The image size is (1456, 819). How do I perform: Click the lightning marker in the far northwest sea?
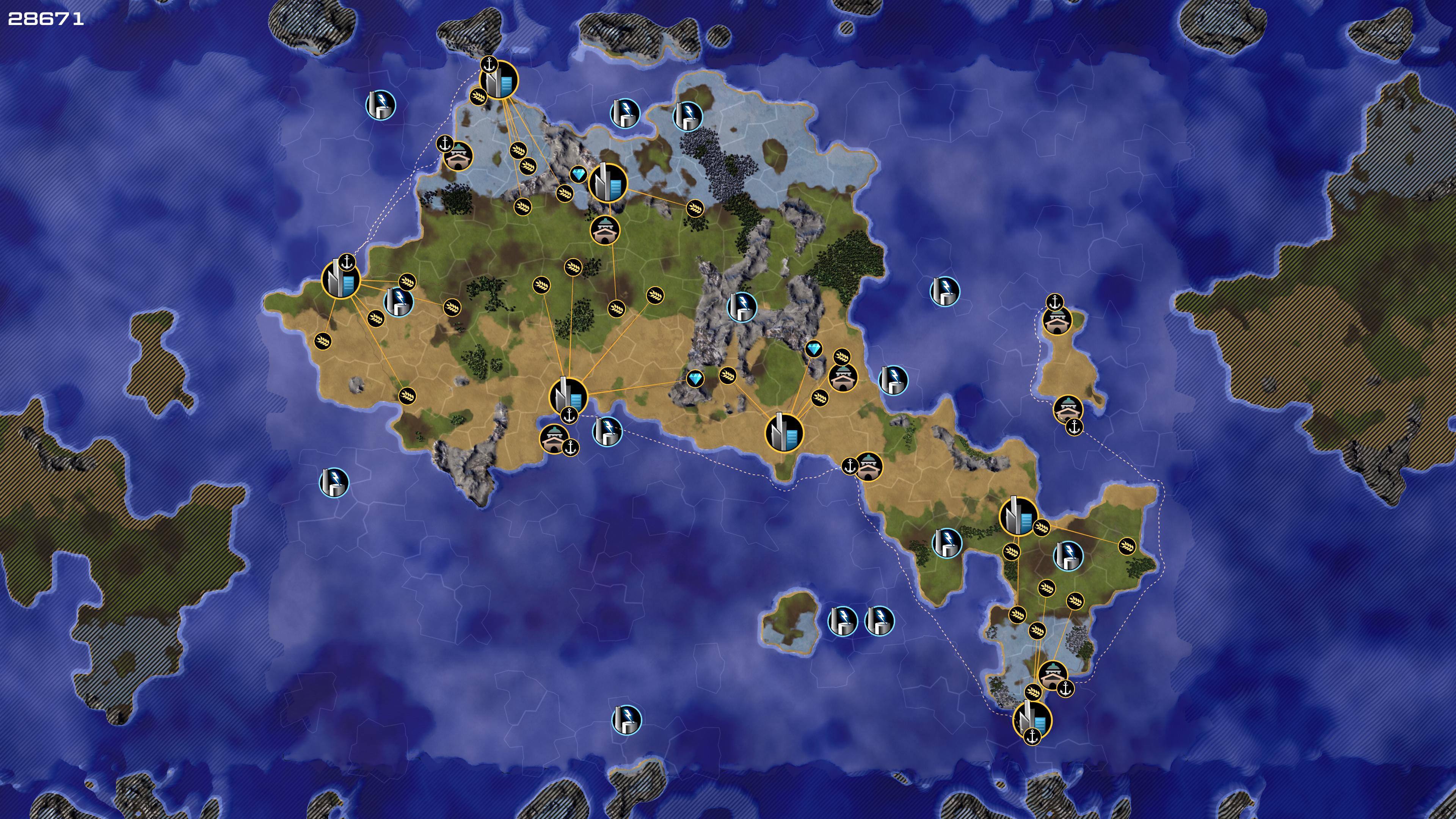pyautogui.click(x=380, y=105)
